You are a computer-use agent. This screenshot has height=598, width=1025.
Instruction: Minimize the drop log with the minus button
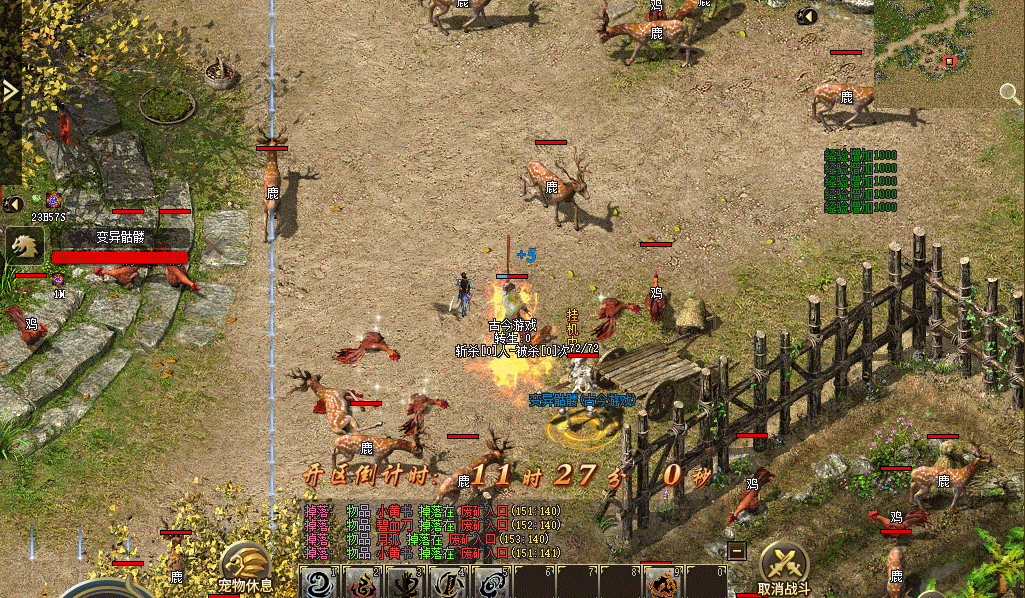tap(736, 550)
